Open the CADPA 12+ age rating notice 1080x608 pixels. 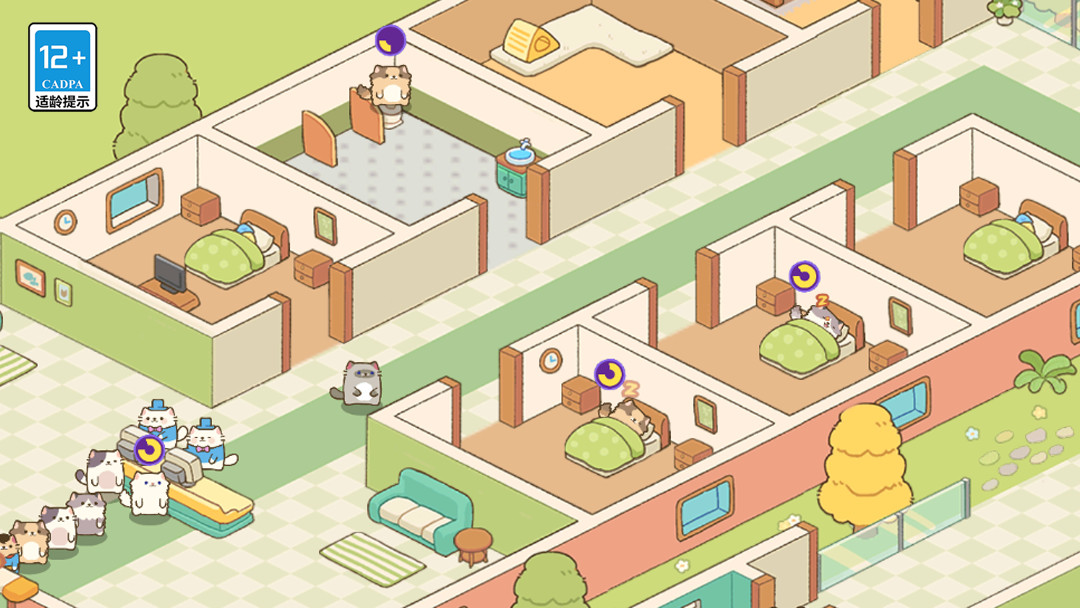(x=63, y=66)
